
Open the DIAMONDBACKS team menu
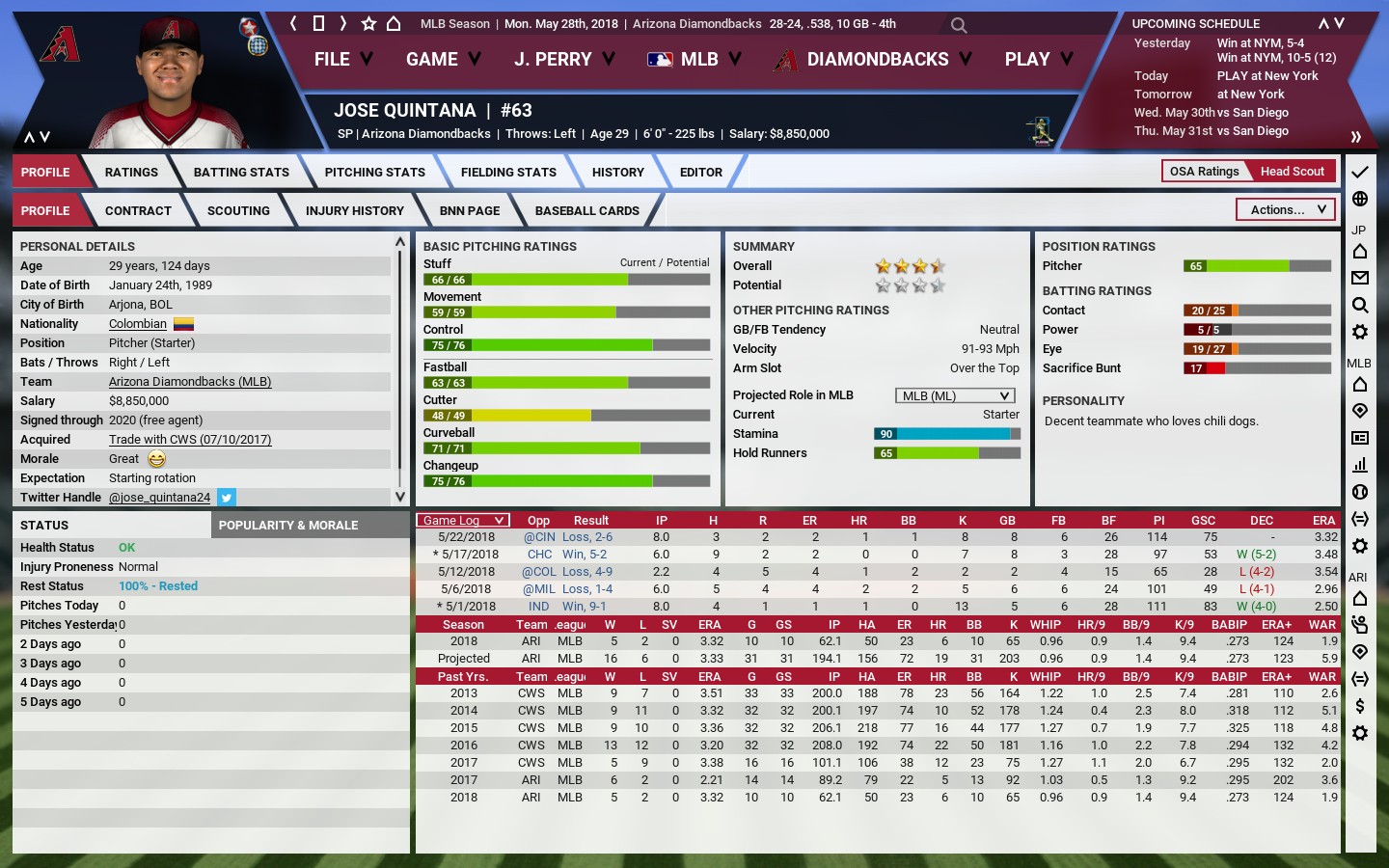click(873, 60)
